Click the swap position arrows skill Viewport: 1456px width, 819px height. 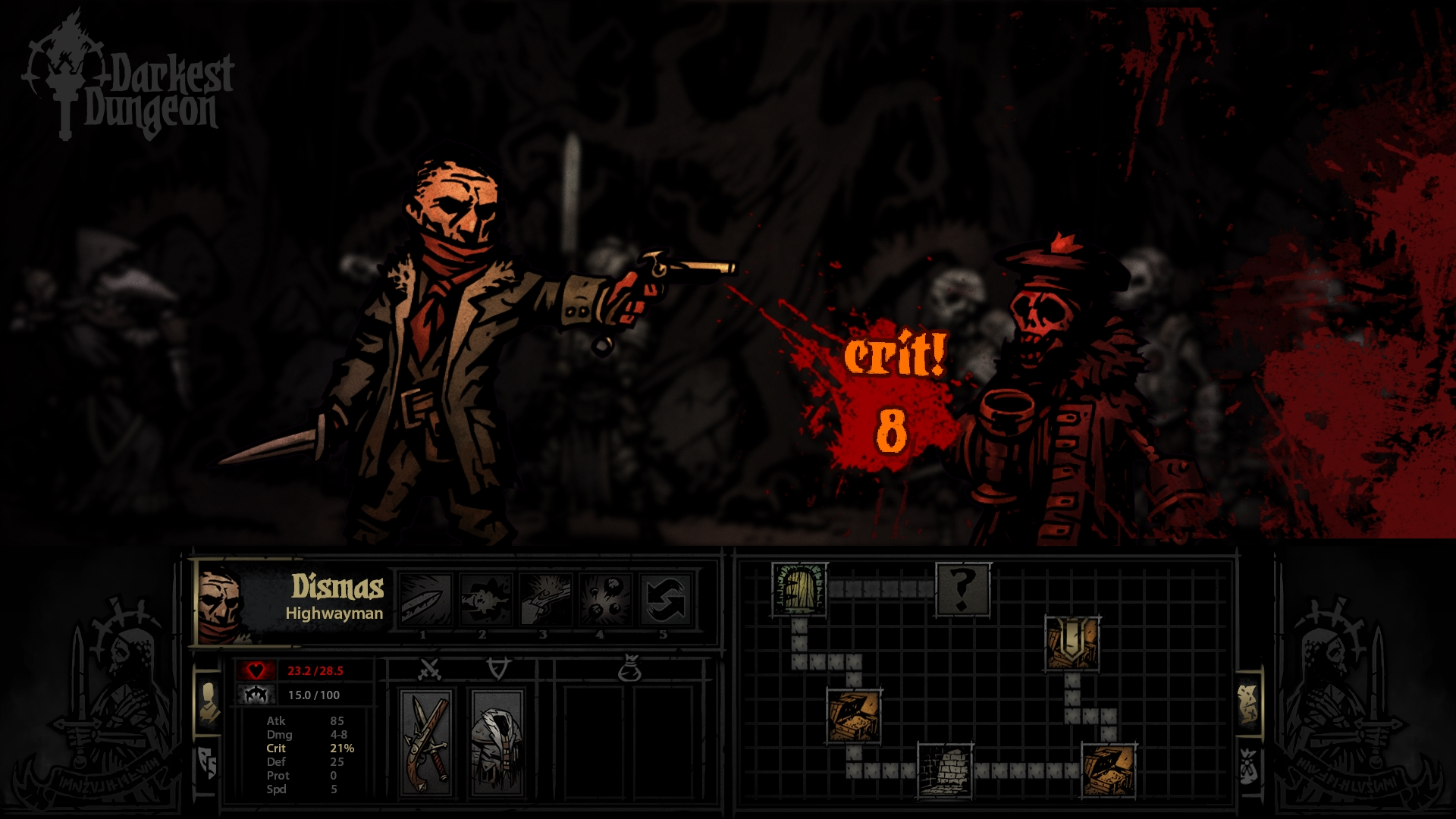tap(665, 599)
